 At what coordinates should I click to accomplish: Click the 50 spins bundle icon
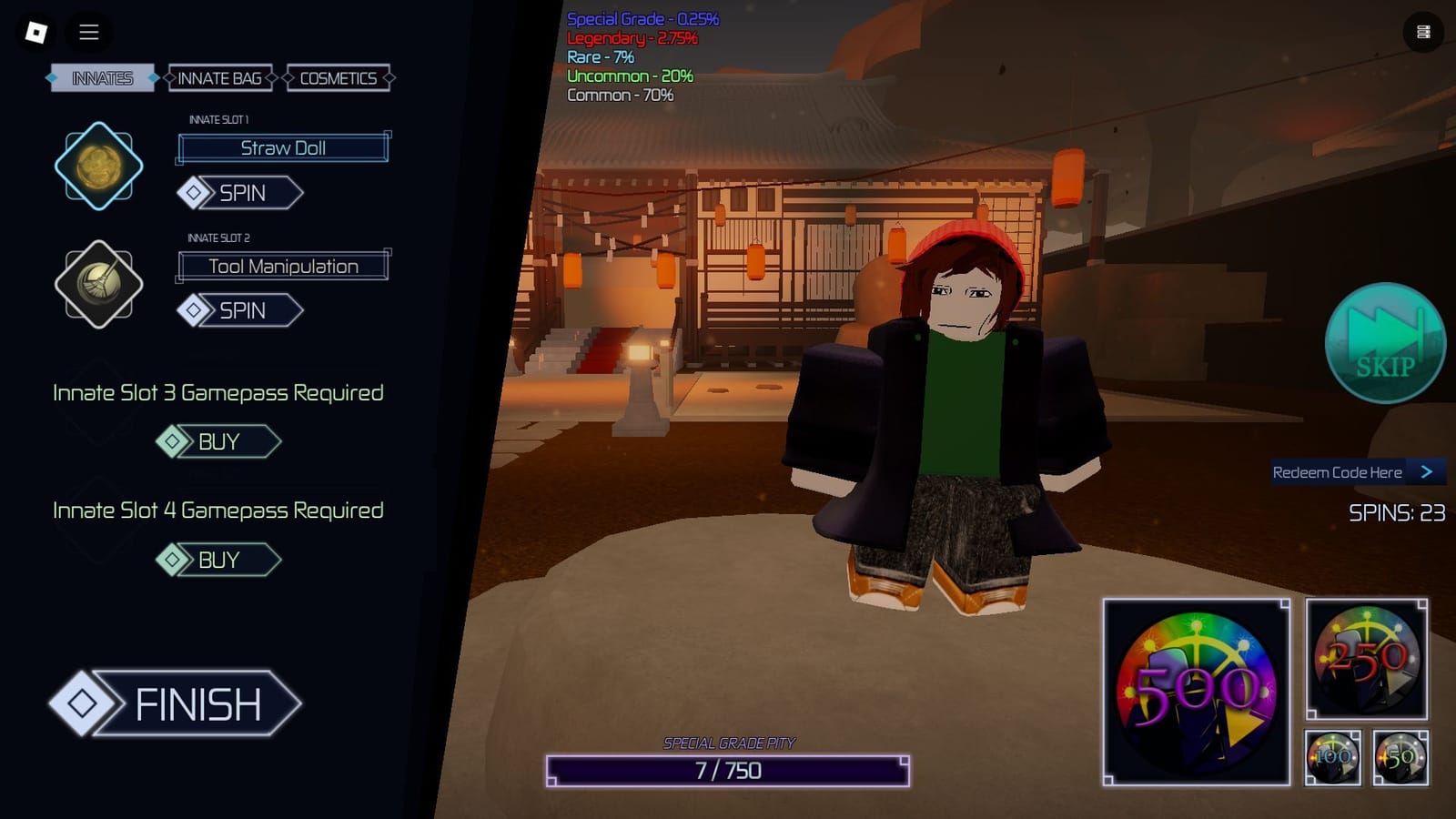pyautogui.click(x=1401, y=758)
